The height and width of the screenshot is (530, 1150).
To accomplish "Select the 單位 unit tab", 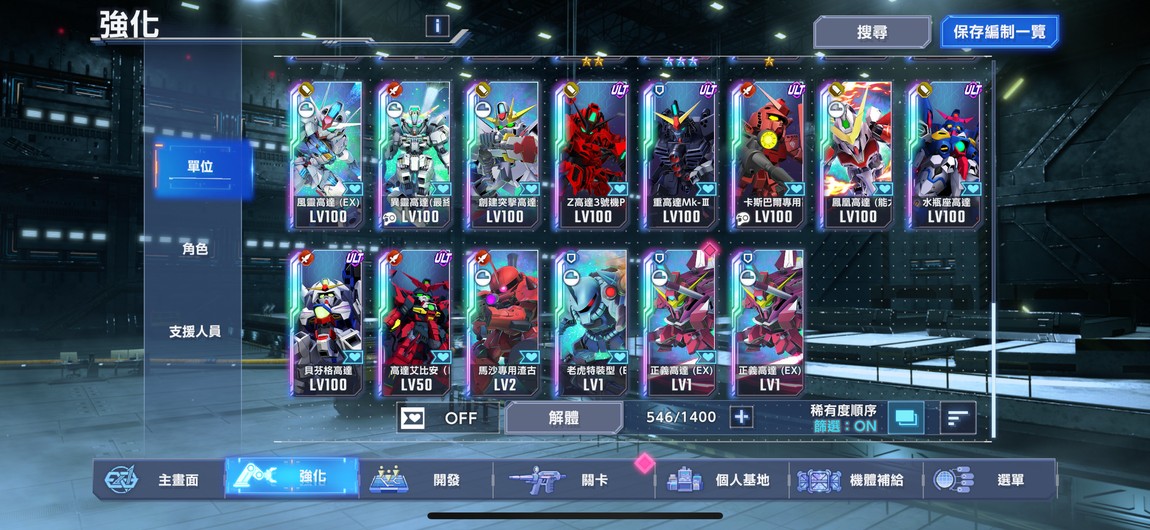I will point(199,167).
